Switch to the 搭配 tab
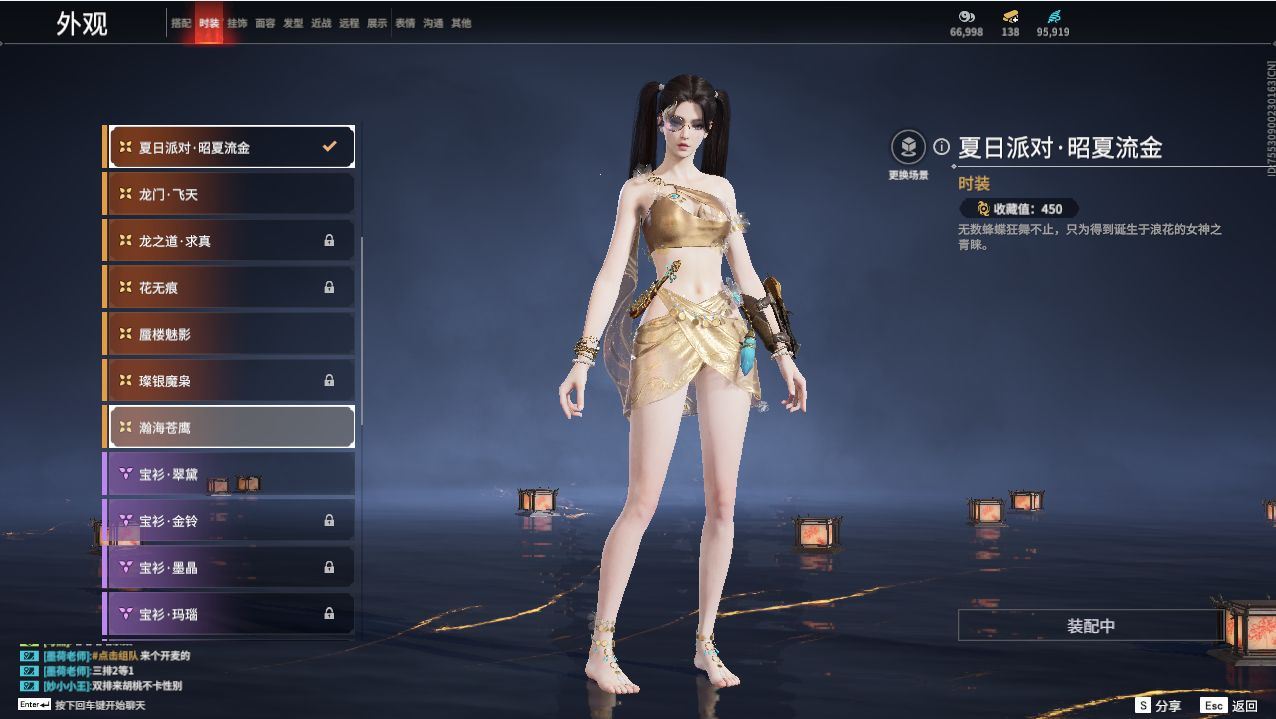 coord(181,23)
